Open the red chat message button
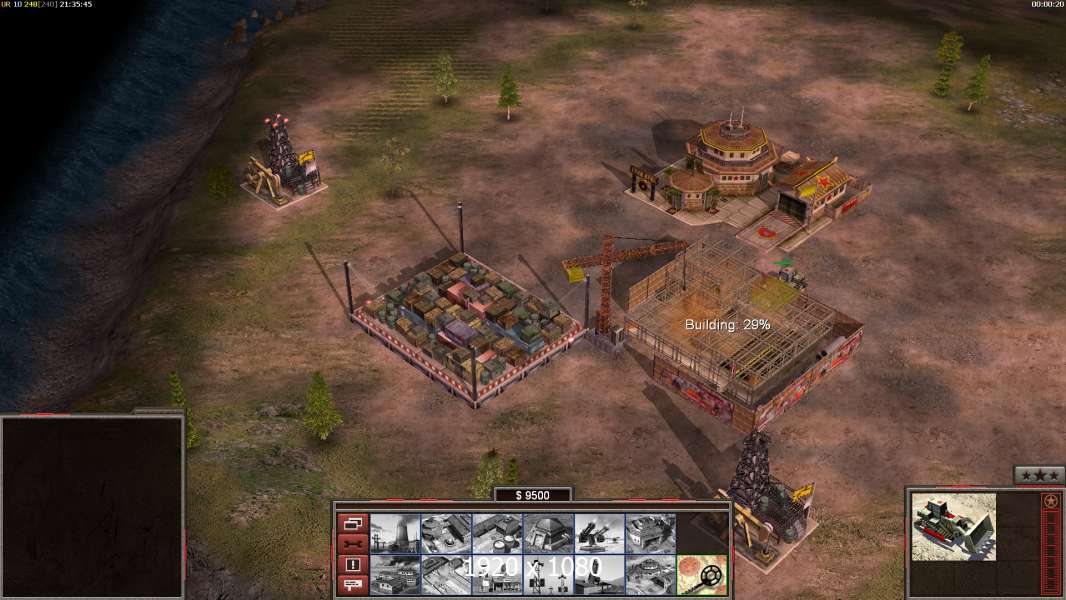The height and width of the screenshot is (600, 1066). click(x=352, y=586)
